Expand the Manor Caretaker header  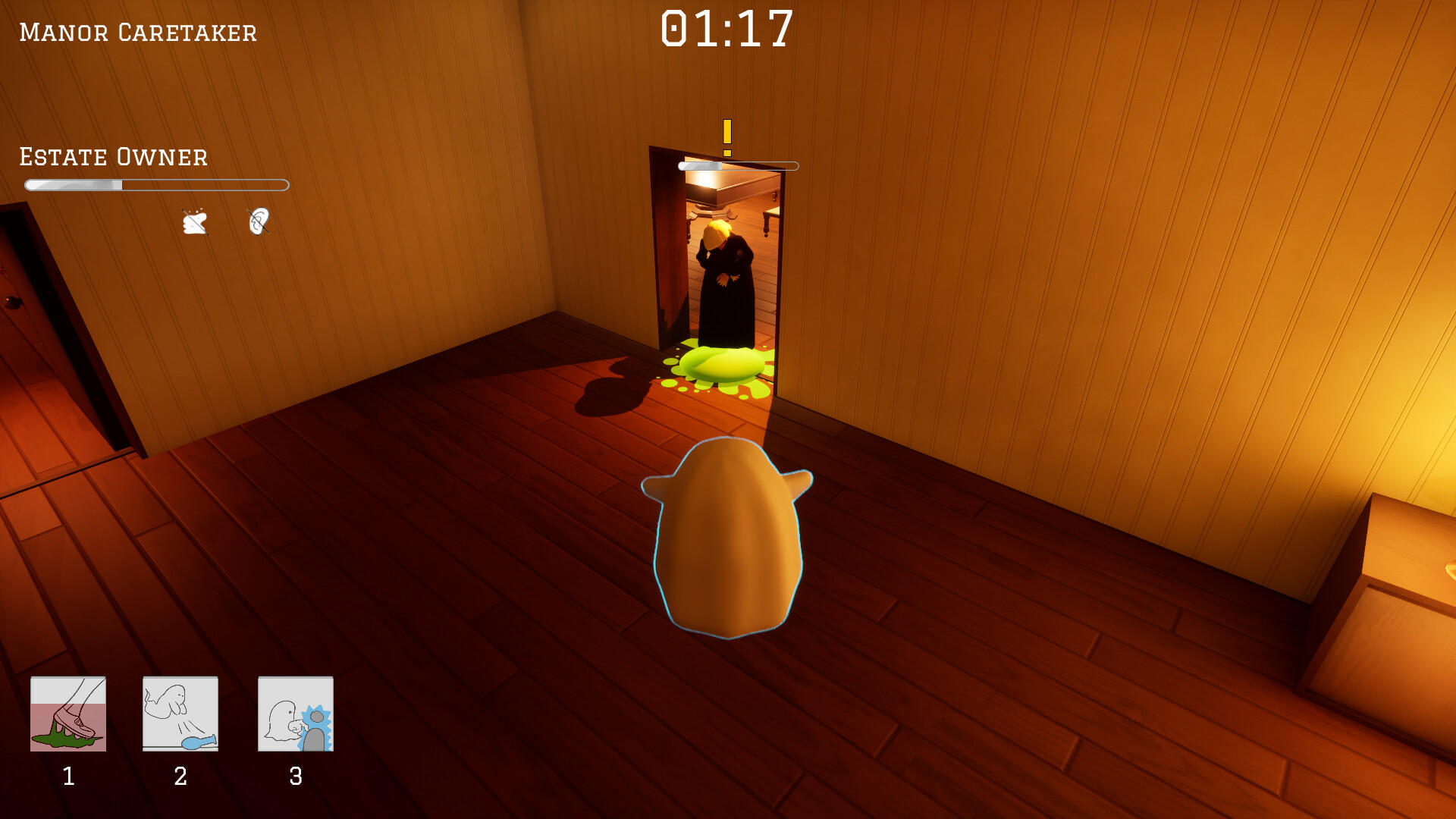(x=136, y=30)
